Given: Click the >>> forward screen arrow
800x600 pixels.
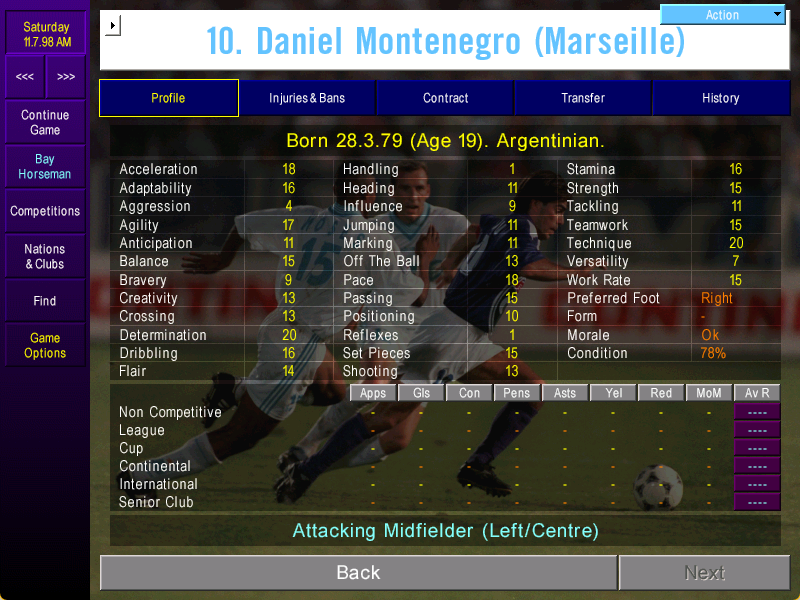Looking at the screenshot, I should point(66,77).
